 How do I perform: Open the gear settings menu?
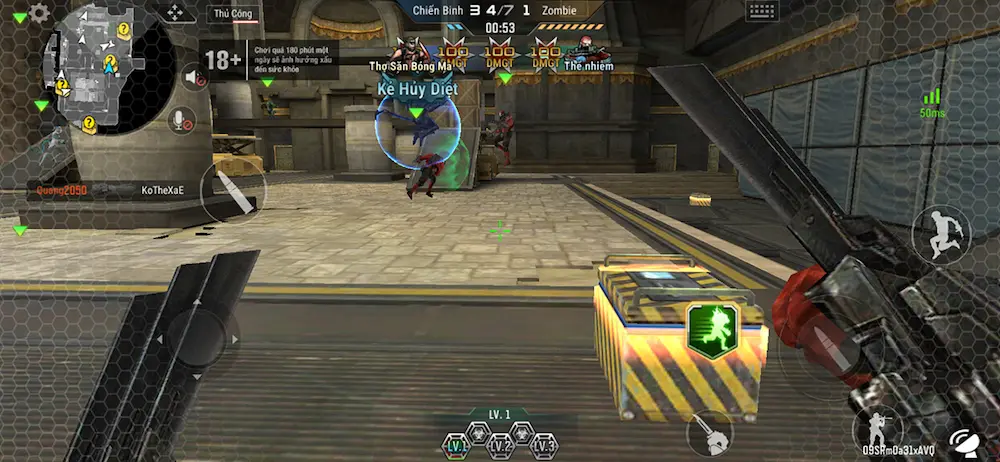tap(39, 13)
